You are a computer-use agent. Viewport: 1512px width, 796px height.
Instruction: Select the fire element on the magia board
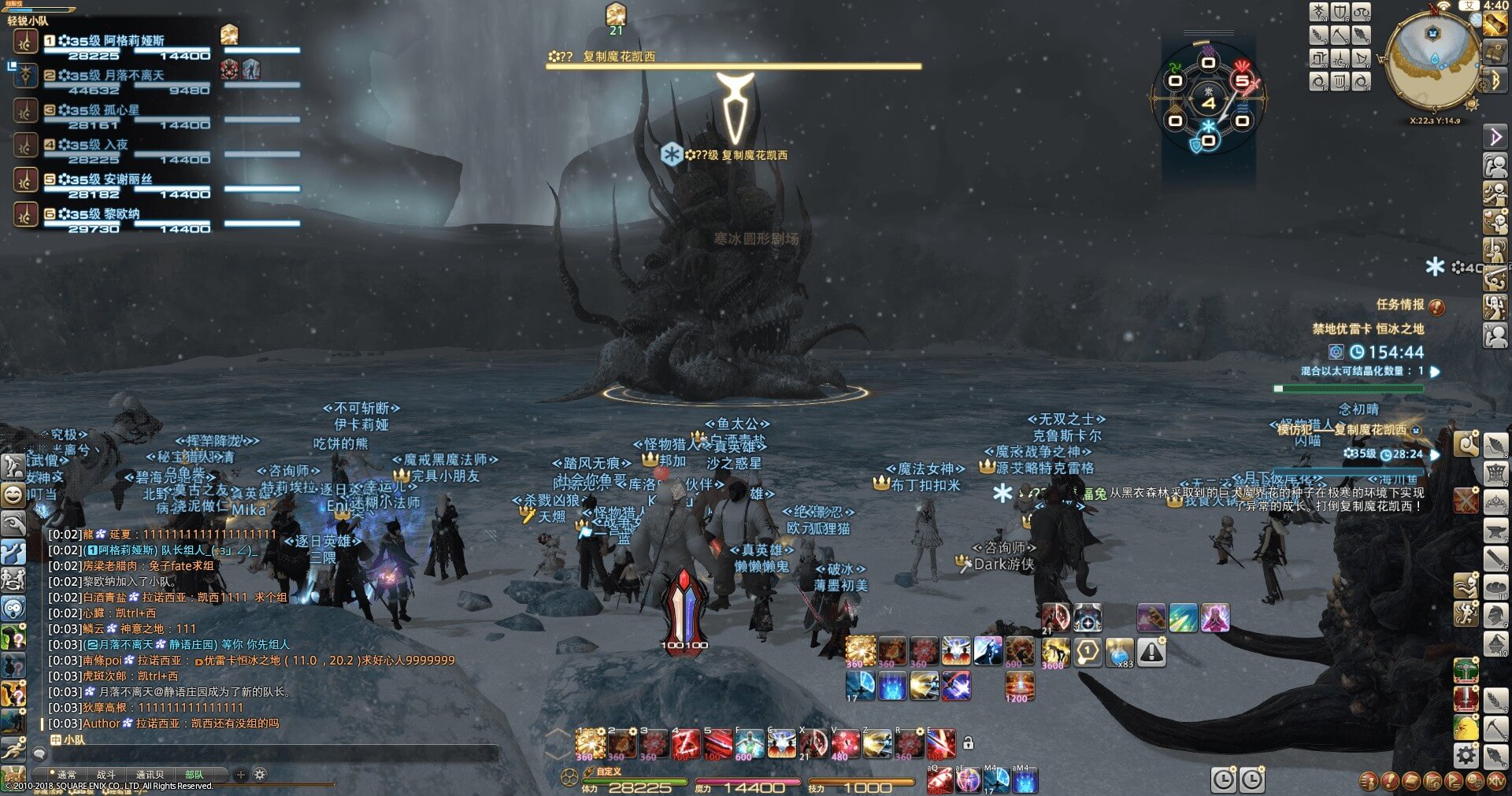pos(1242,80)
